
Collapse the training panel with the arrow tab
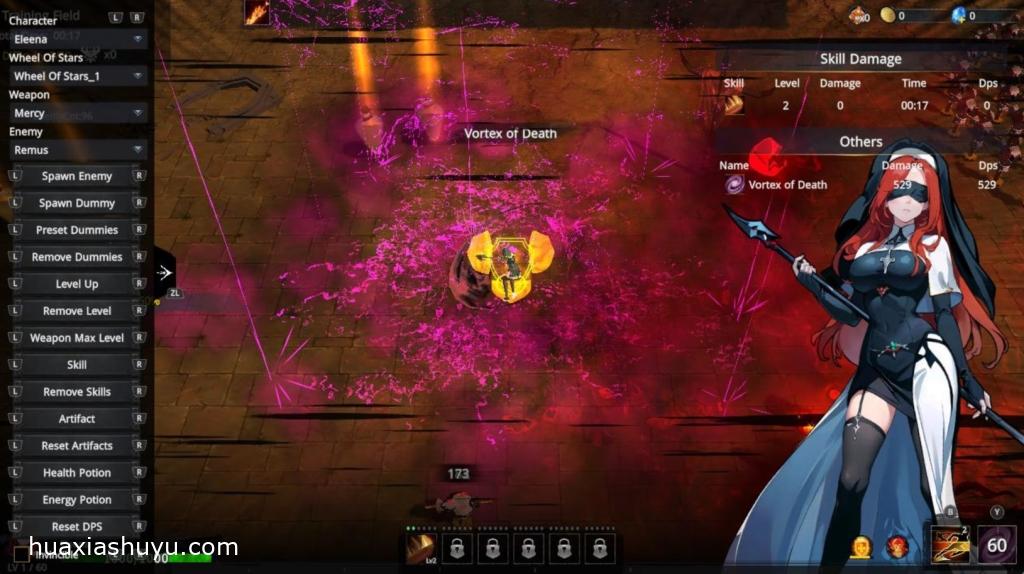[x=165, y=272]
